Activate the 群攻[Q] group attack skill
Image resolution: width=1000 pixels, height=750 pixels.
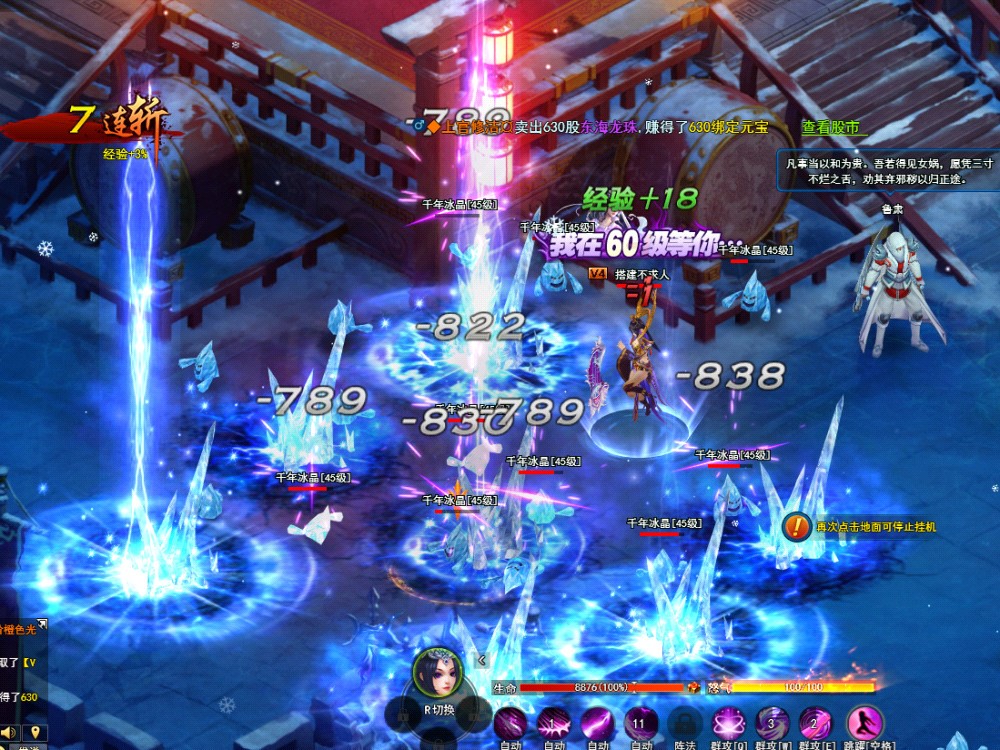728,723
